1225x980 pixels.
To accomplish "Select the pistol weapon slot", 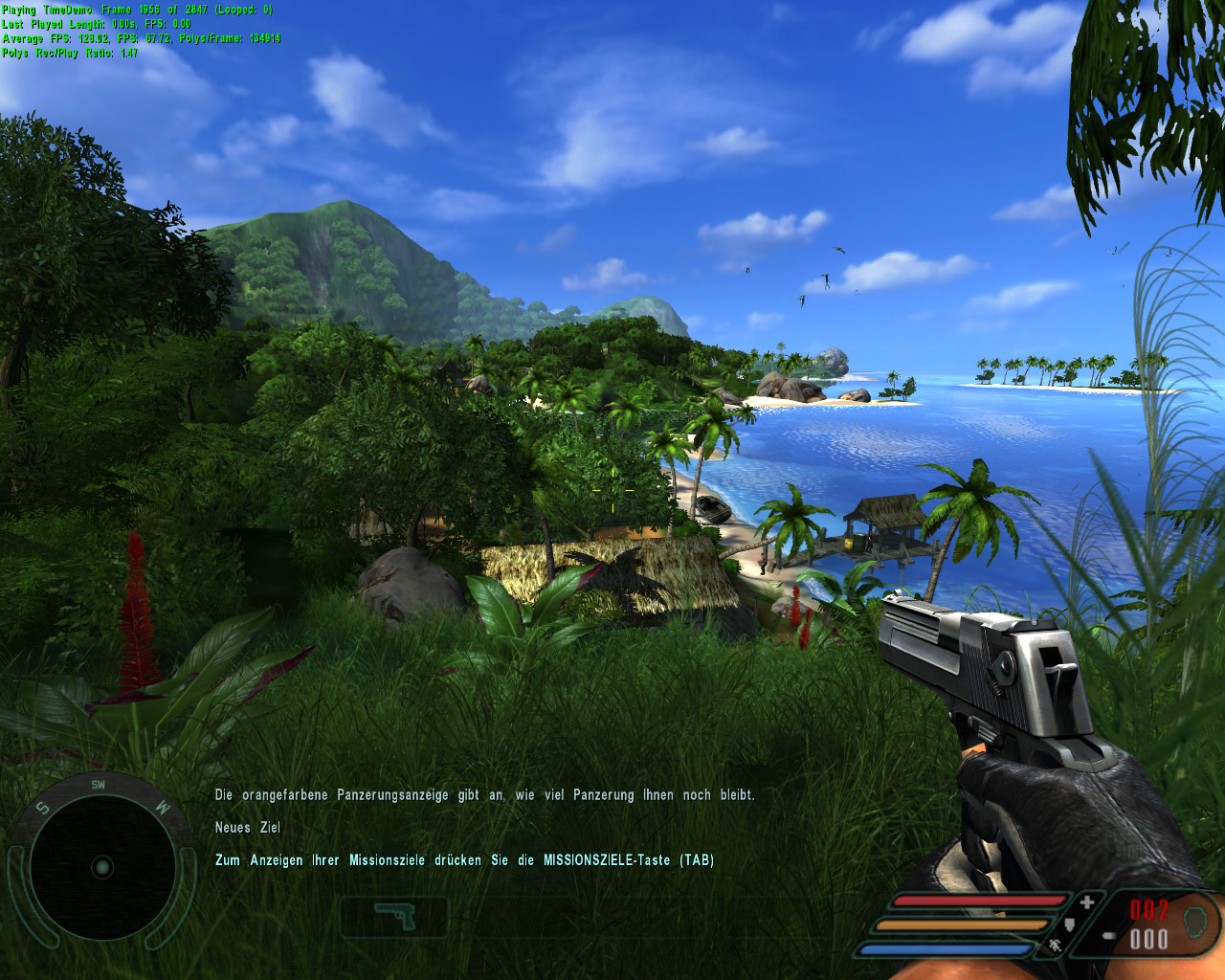I will tap(394, 917).
